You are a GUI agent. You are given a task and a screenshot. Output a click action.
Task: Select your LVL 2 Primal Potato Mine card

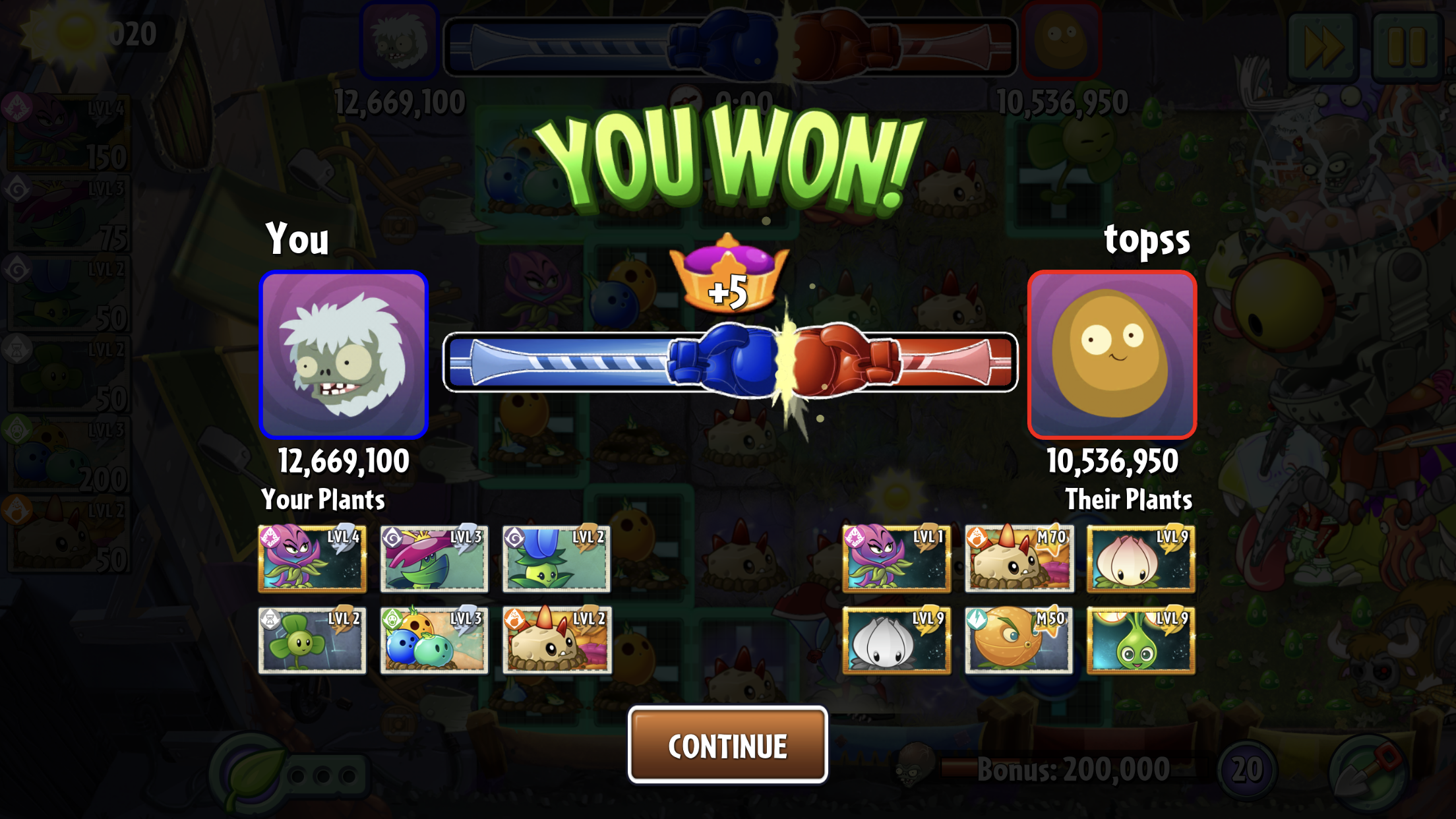pyautogui.click(x=557, y=640)
